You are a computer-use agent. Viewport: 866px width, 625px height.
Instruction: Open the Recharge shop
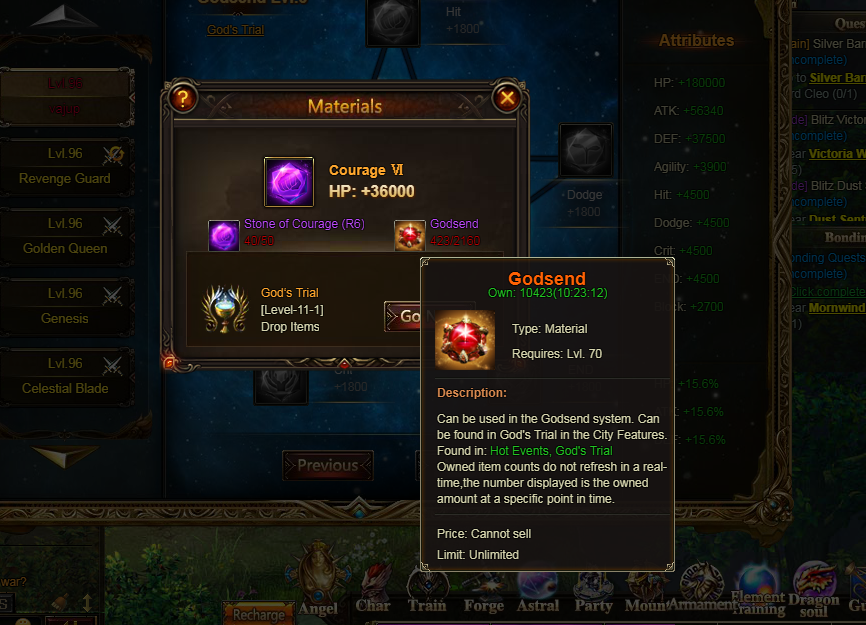point(258,614)
